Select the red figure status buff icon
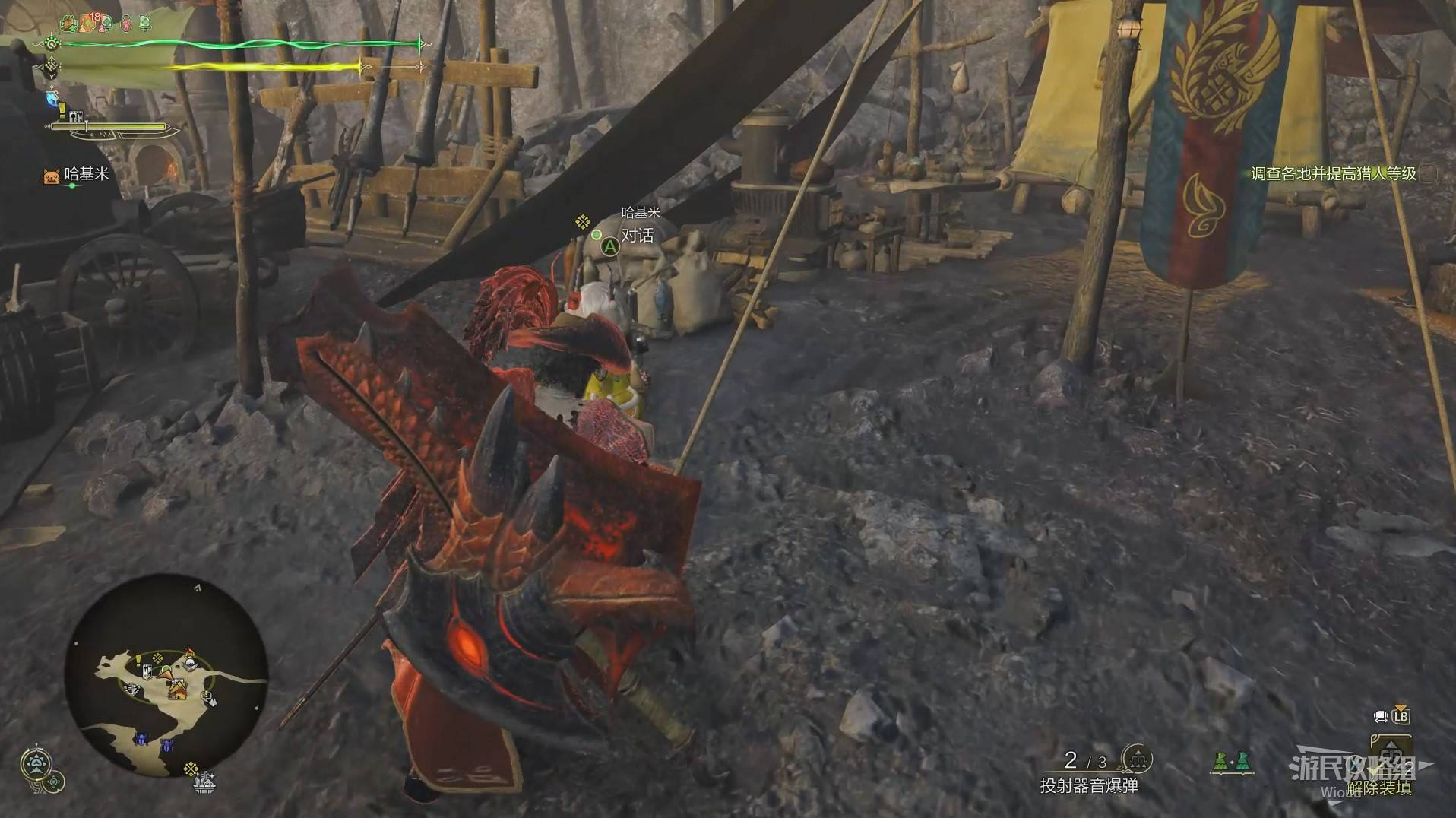 pos(126,24)
